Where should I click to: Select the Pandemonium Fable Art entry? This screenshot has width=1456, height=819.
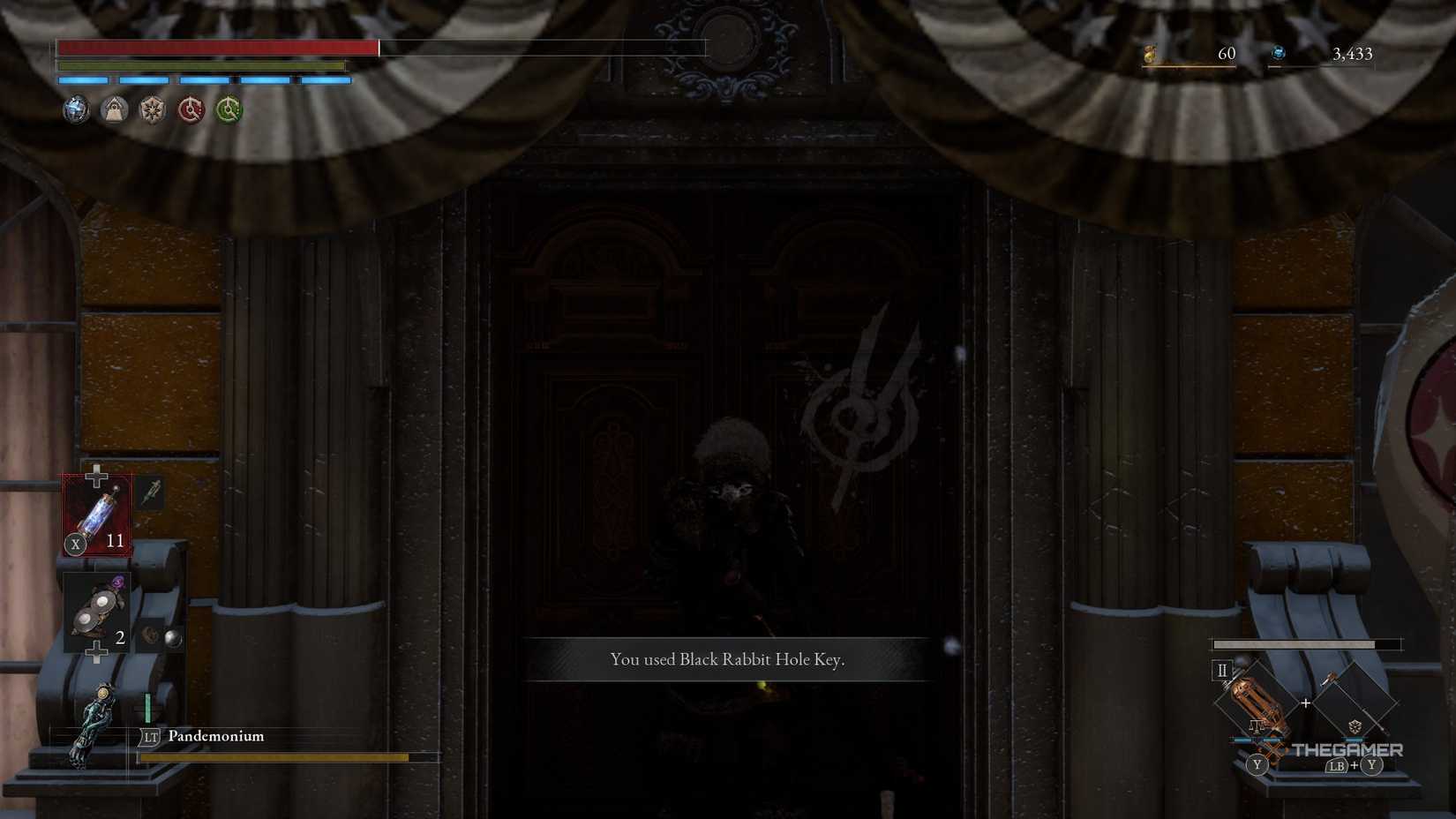point(214,736)
